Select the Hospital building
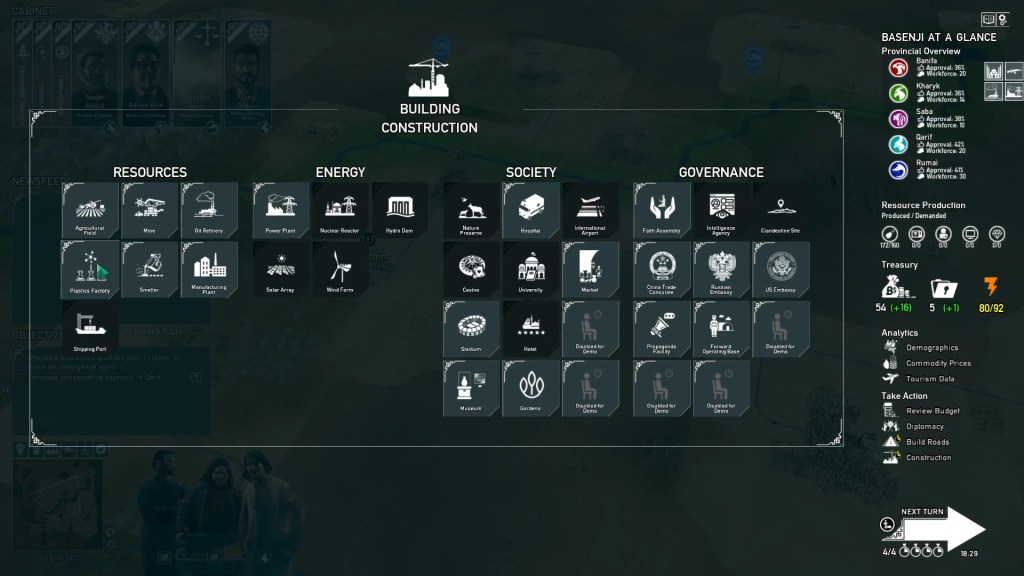 click(x=531, y=210)
